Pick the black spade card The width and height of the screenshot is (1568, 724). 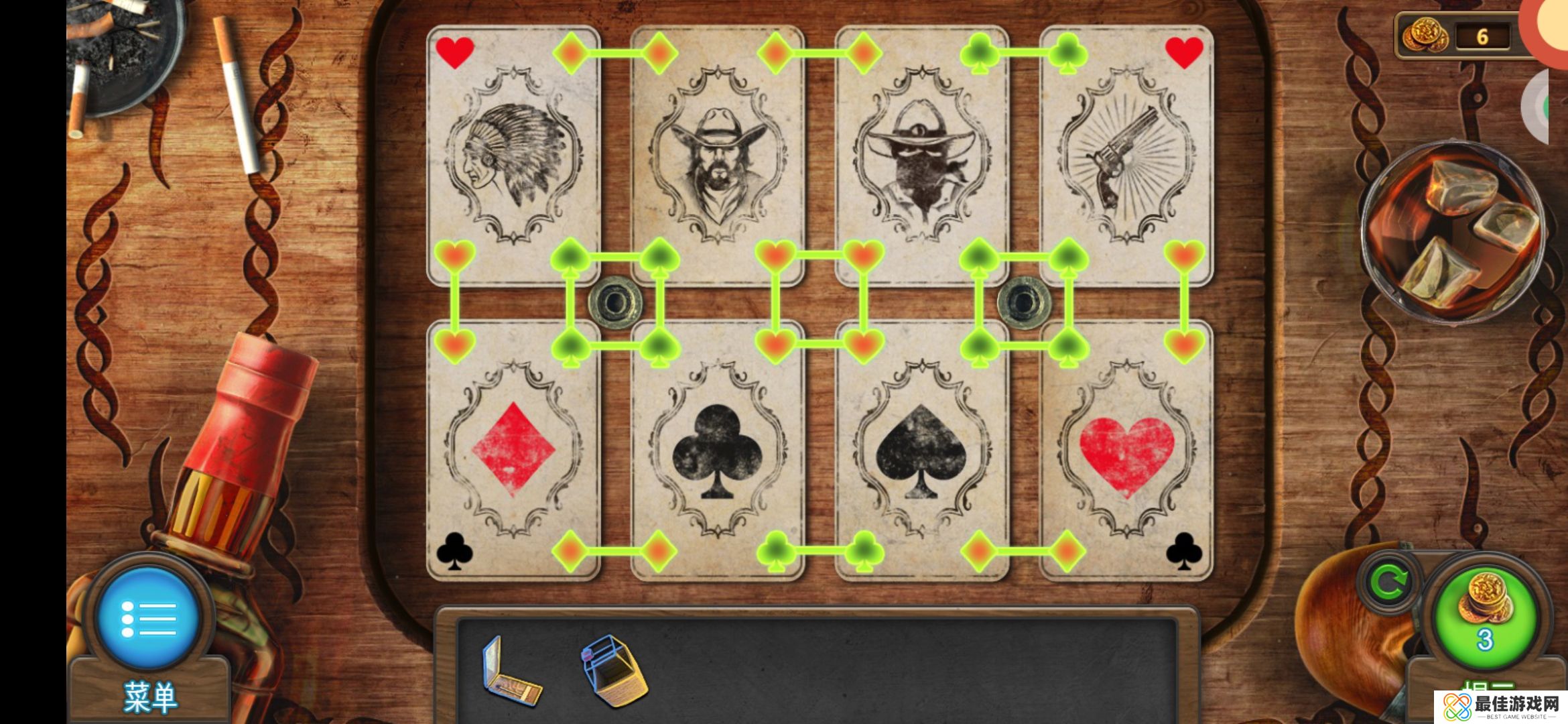[922, 449]
